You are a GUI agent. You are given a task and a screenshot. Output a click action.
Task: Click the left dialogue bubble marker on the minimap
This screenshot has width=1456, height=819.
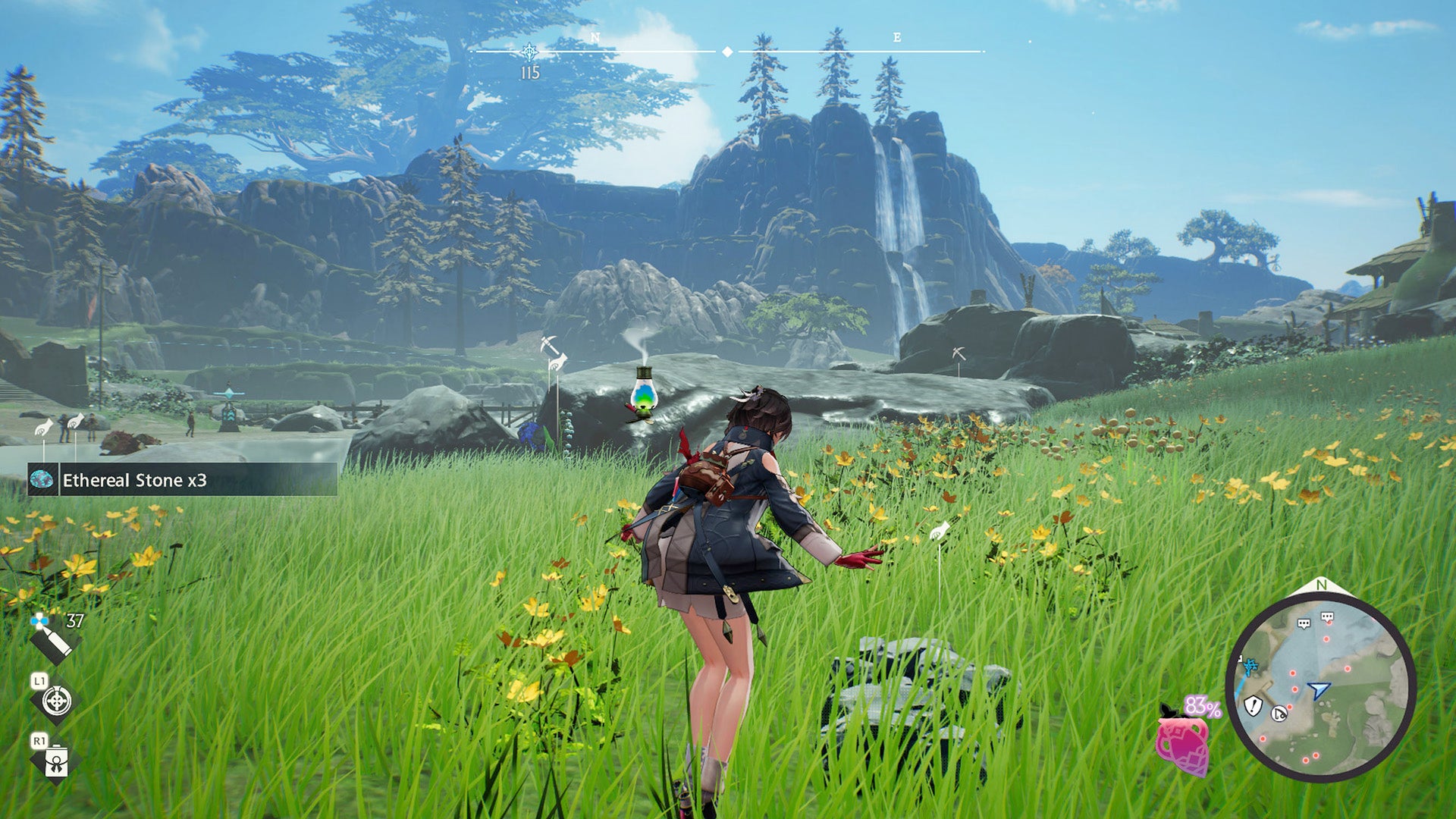point(1304,624)
